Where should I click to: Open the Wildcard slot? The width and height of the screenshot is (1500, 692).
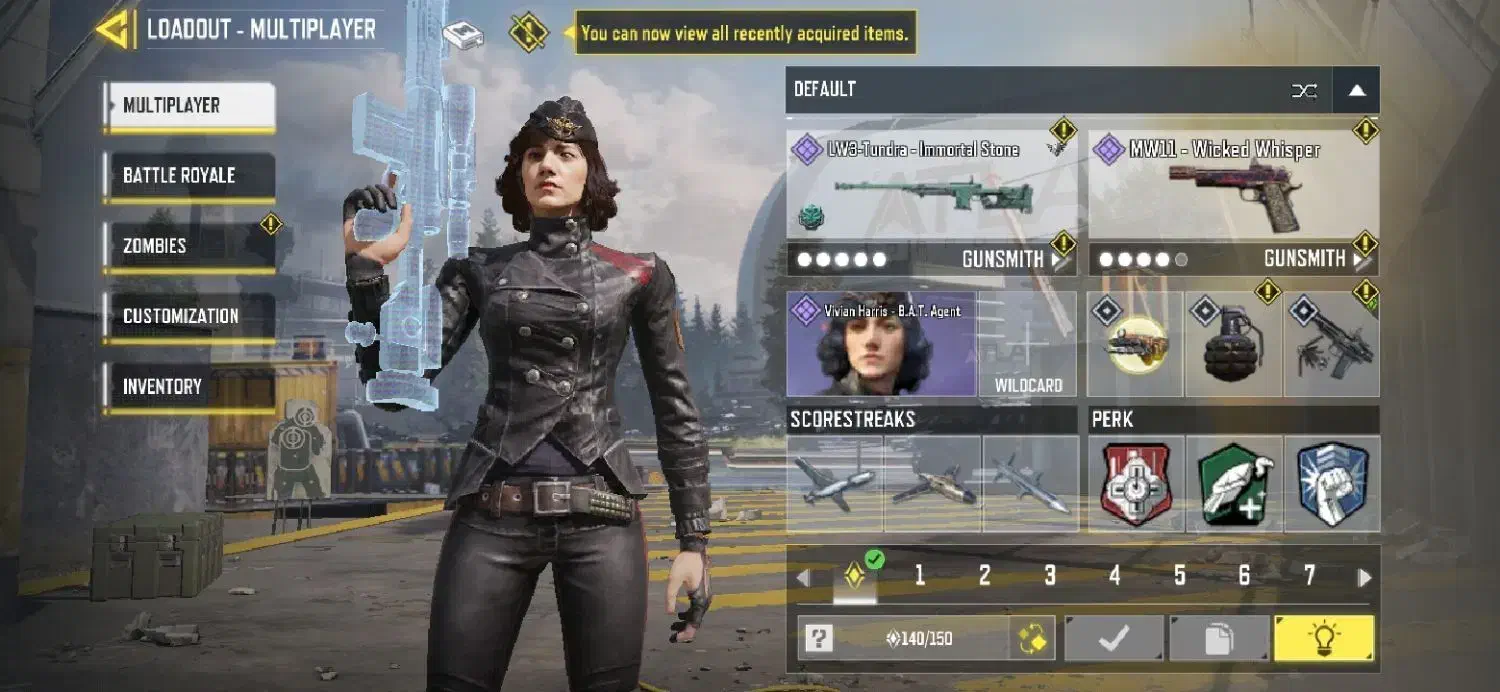1028,344
